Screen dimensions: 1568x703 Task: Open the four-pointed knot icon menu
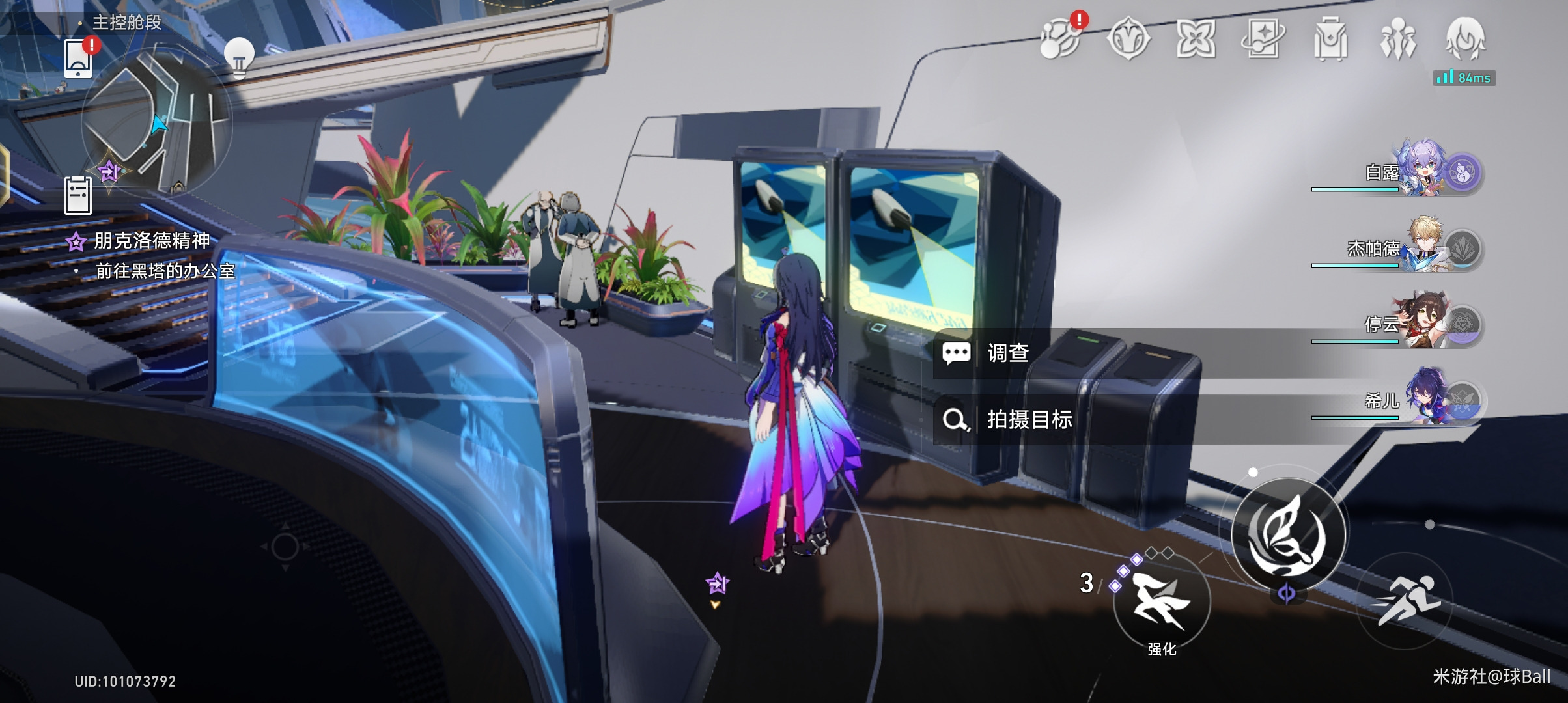pyautogui.click(x=1196, y=39)
